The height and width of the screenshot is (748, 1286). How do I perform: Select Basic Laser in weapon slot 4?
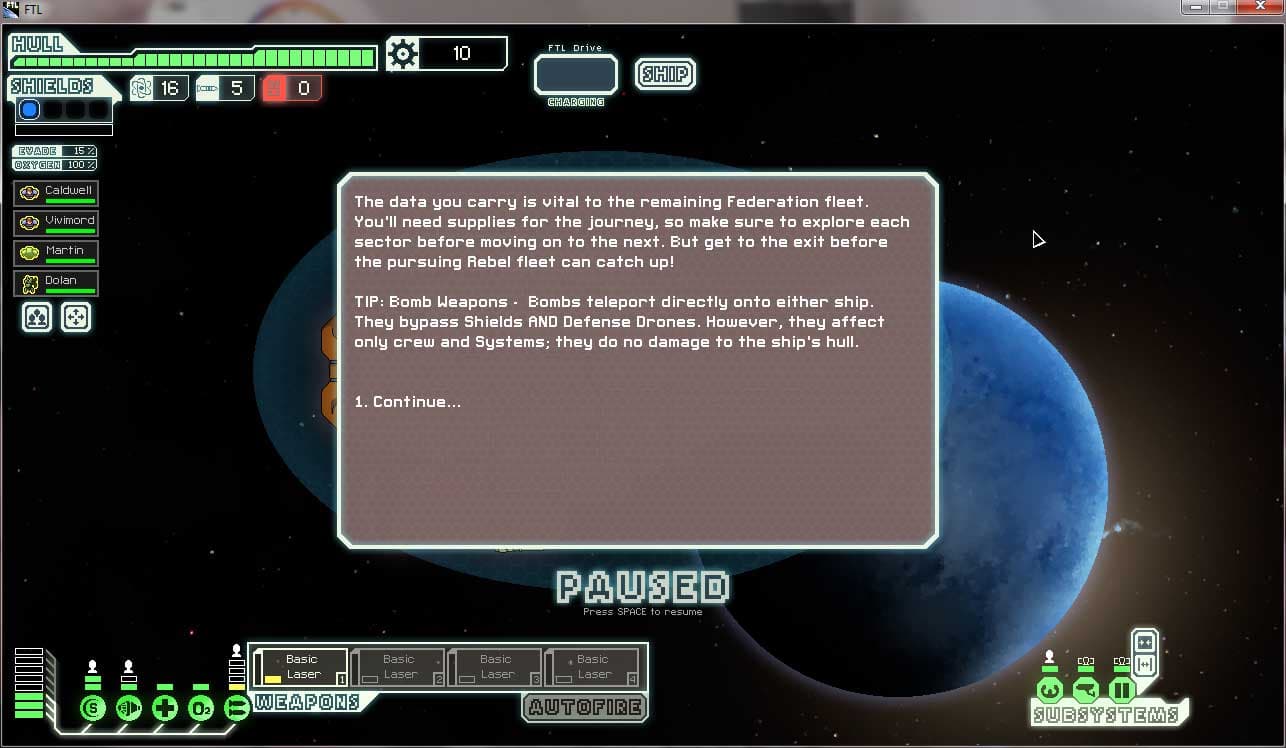(592, 667)
